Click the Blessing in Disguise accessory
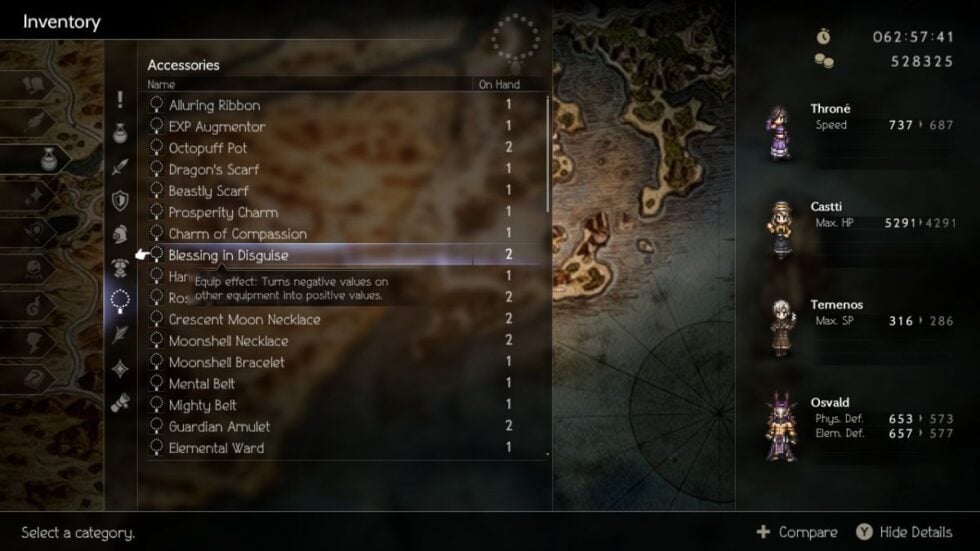This screenshot has width=980, height=551. click(x=228, y=255)
